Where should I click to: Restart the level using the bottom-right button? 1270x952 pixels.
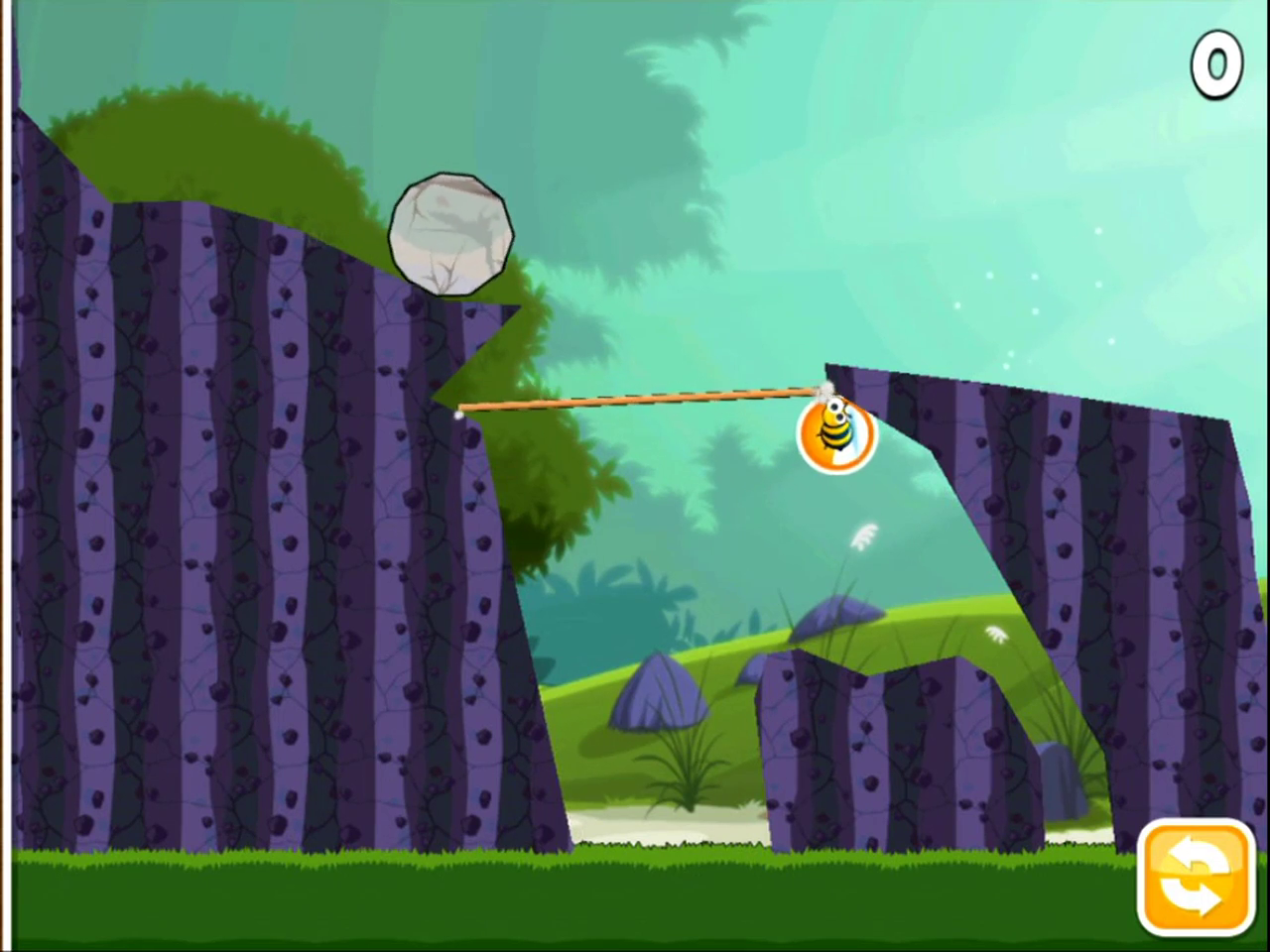click(1194, 877)
